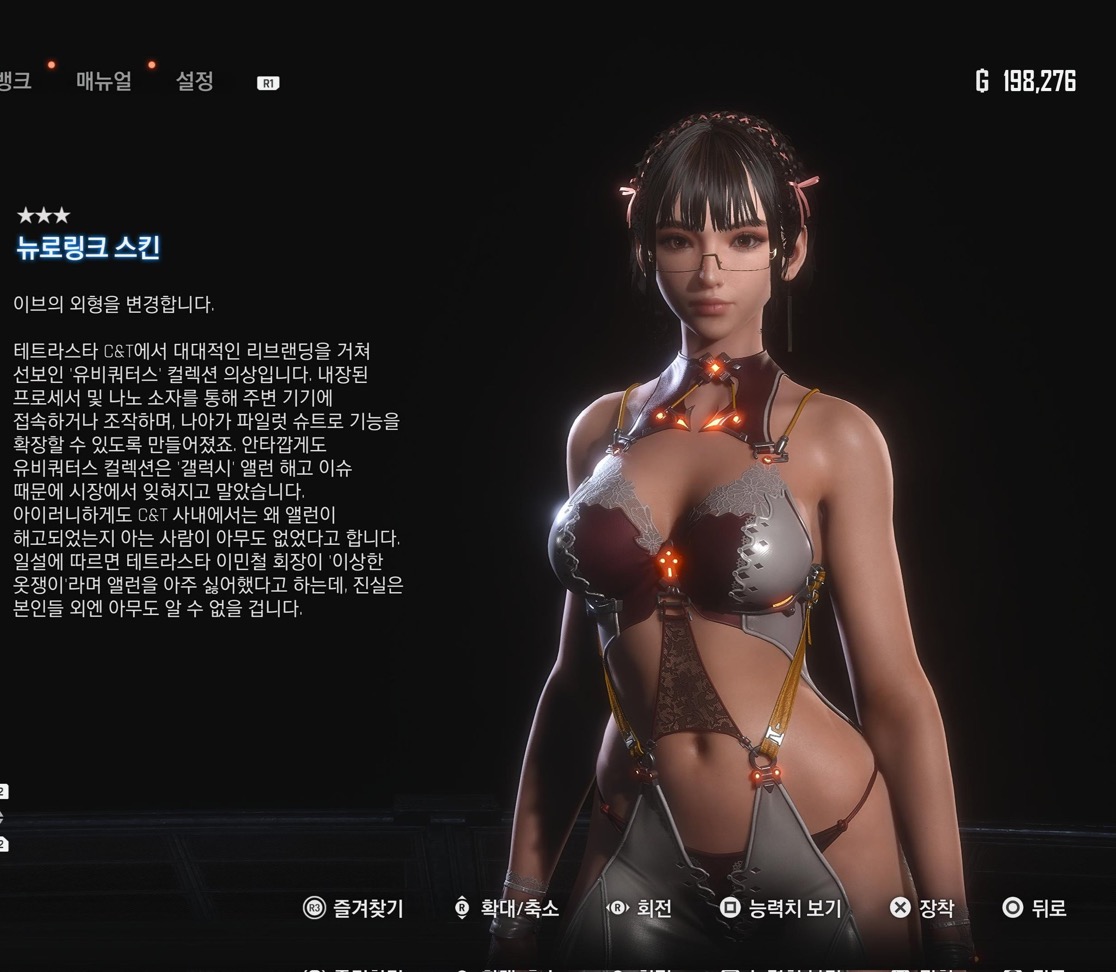This screenshot has height=972, width=1116.
Task: Show stats via 능력치 보기
Action: [x=782, y=908]
